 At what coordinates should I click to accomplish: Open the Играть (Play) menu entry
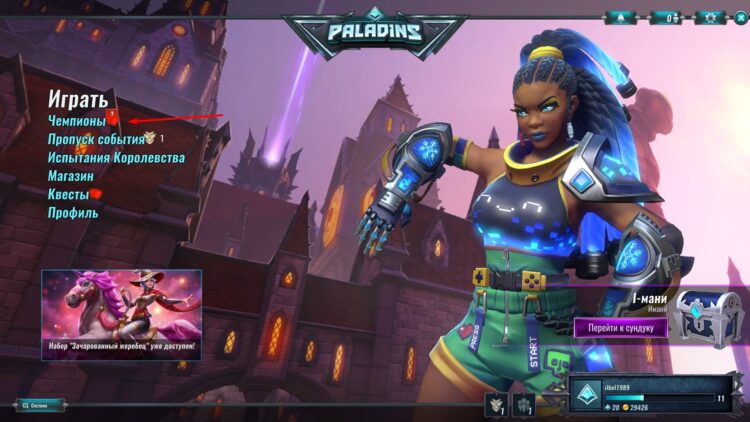pyautogui.click(x=78, y=99)
